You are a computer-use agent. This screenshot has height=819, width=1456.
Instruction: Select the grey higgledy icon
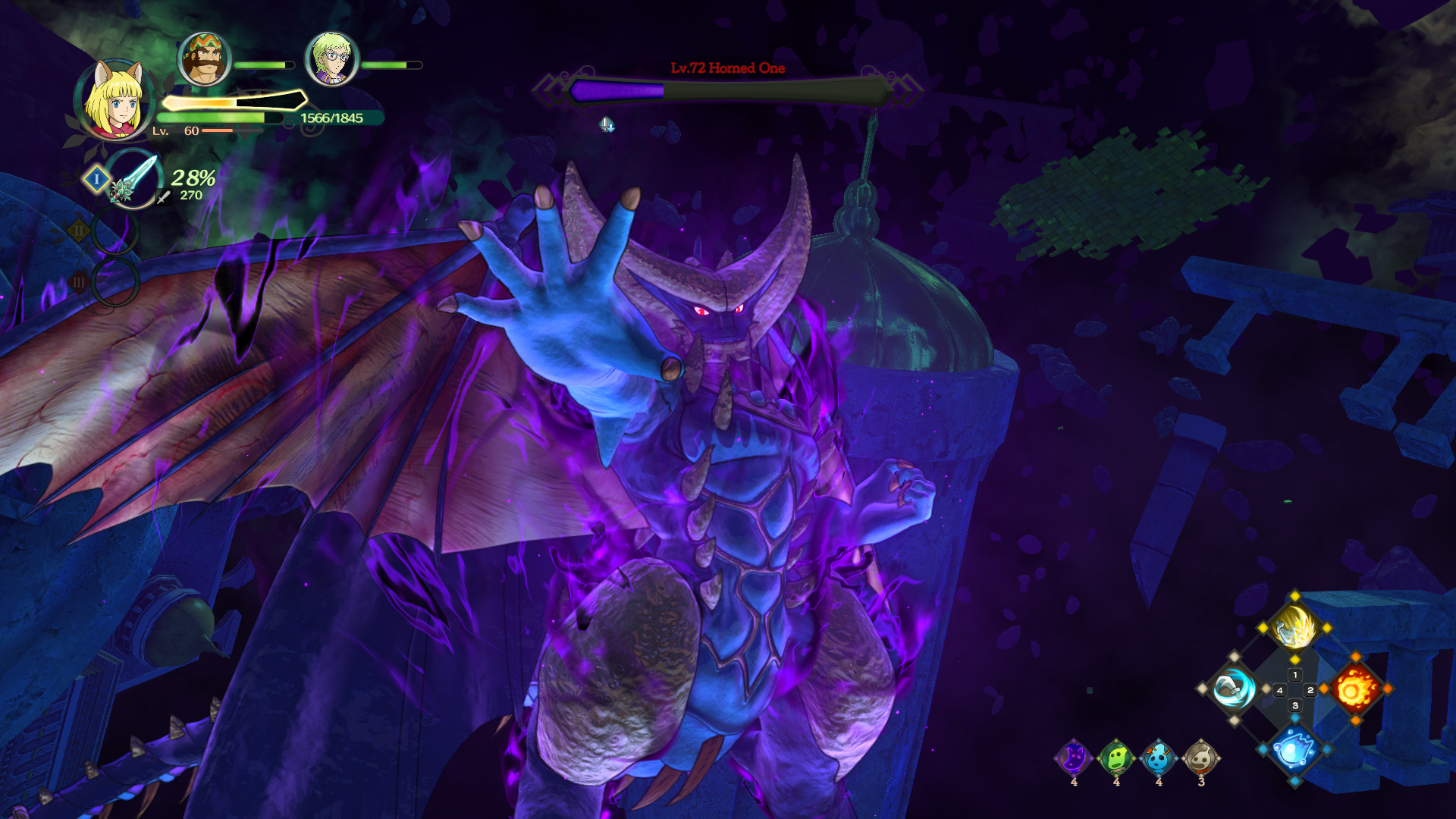pos(1201,758)
